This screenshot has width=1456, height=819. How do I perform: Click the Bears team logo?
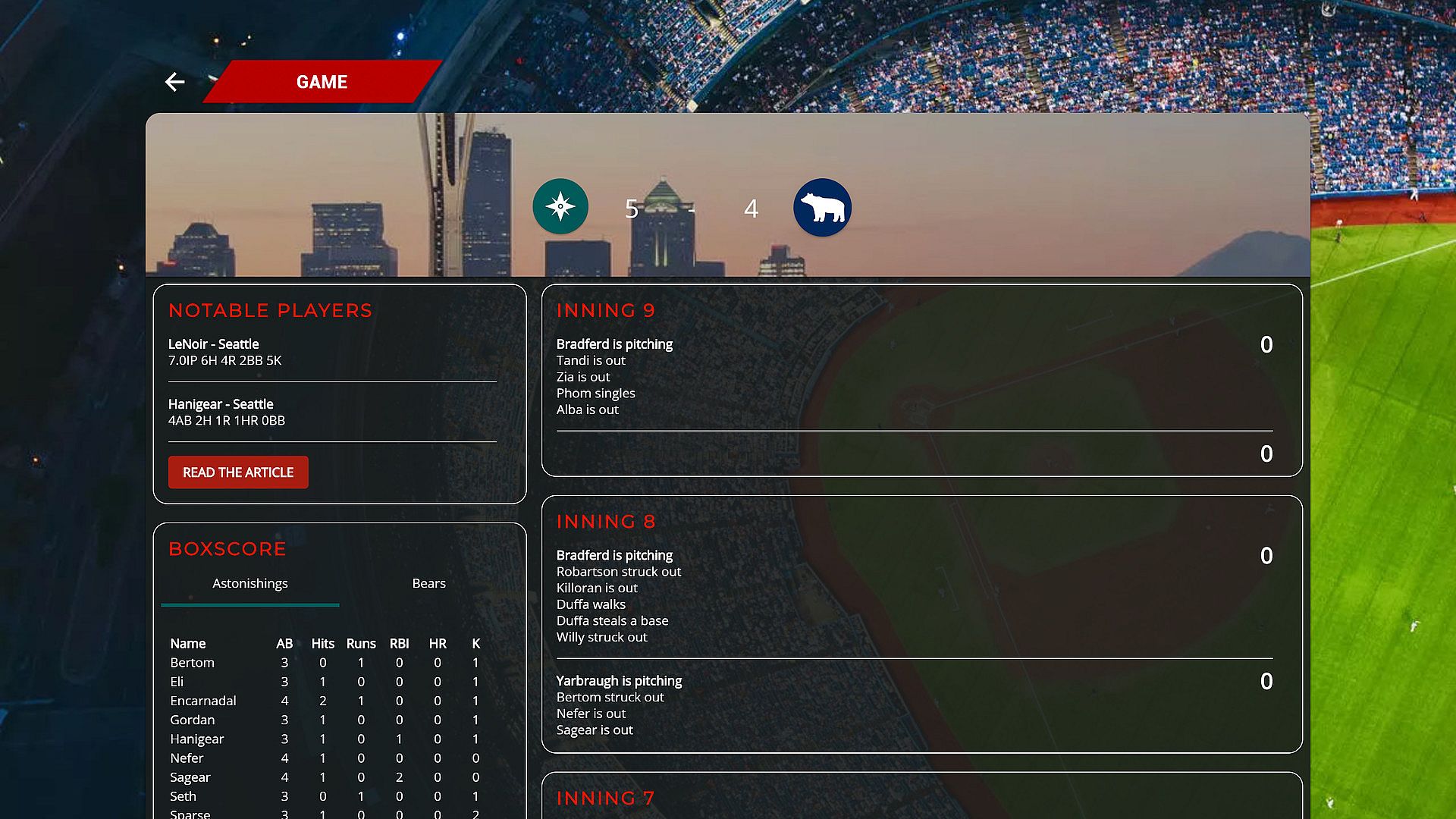click(x=822, y=207)
